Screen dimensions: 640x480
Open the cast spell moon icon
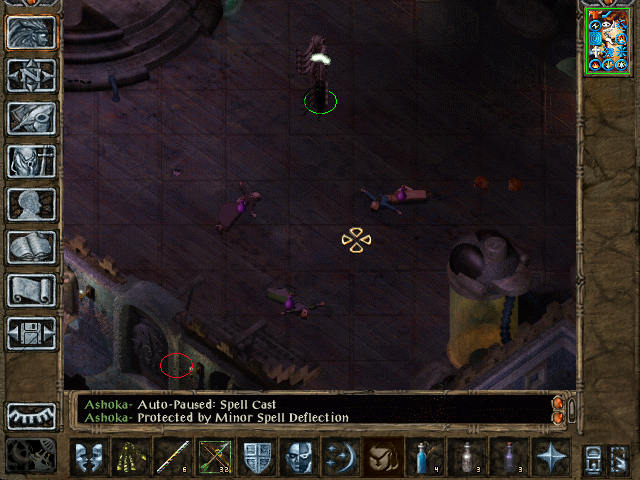click(340, 457)
